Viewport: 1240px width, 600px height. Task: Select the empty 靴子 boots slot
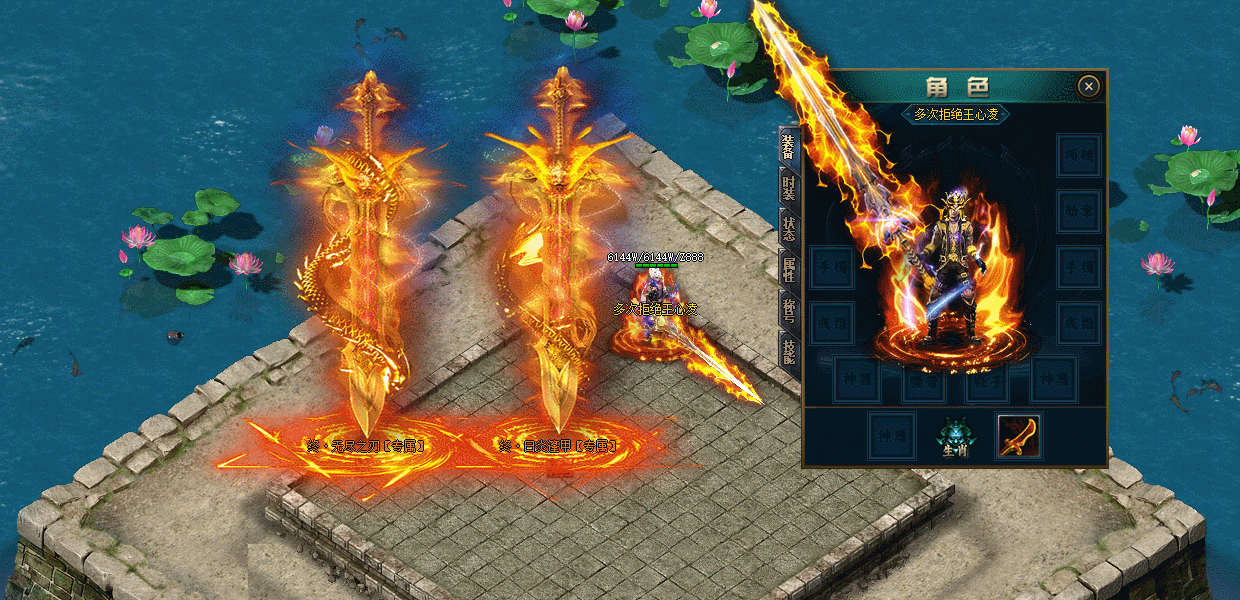tap(989, 379)
